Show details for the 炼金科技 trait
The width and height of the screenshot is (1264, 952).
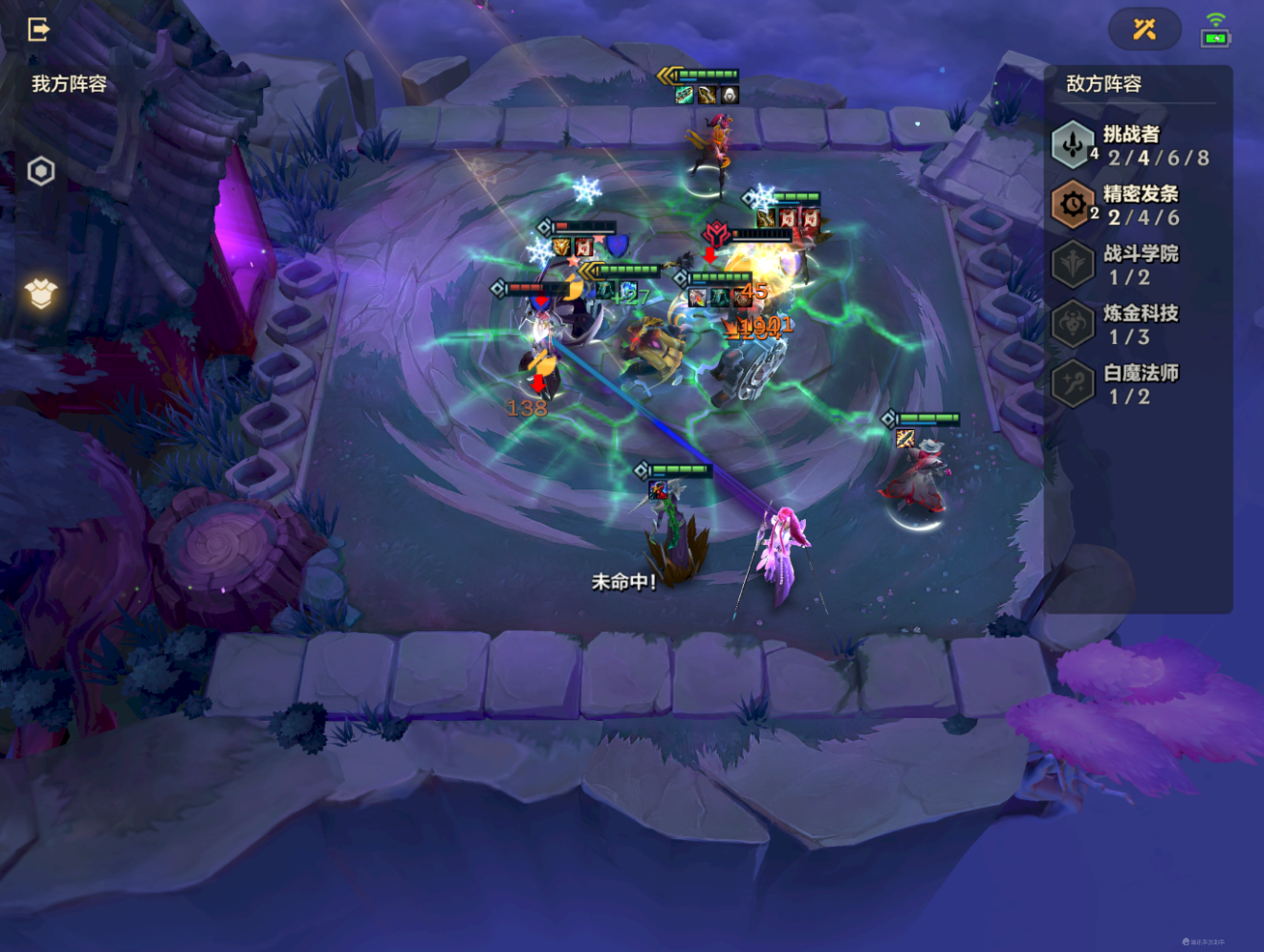tap(1134, 325)
